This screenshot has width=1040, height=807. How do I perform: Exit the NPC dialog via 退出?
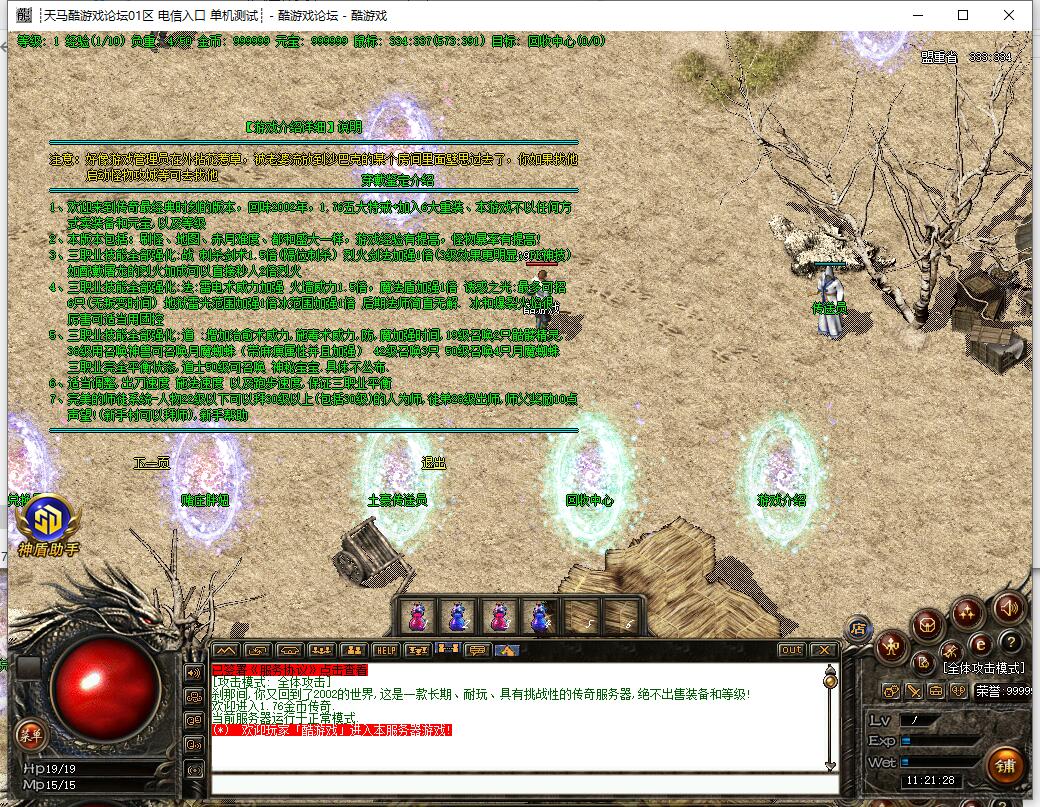point(433,462)
